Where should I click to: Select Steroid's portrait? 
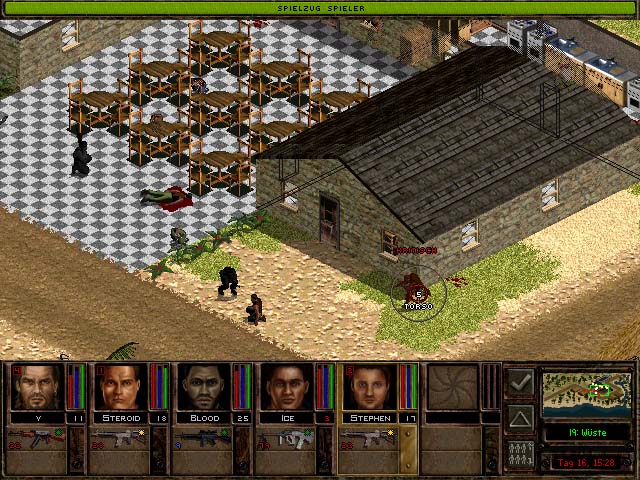(120, 386)
